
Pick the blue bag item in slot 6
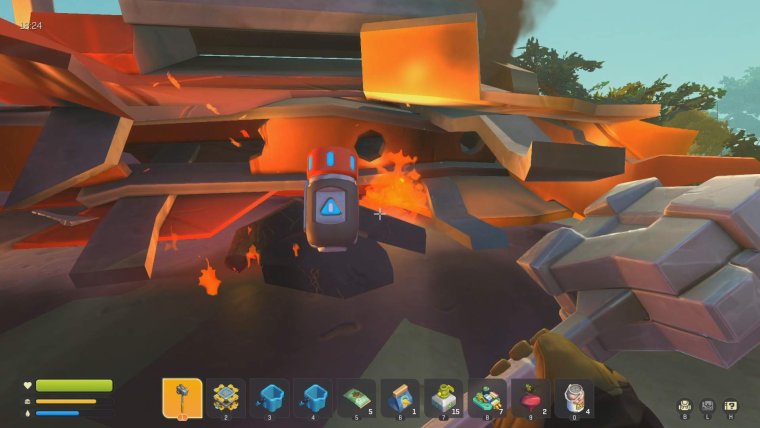click(x=400, y=398)
